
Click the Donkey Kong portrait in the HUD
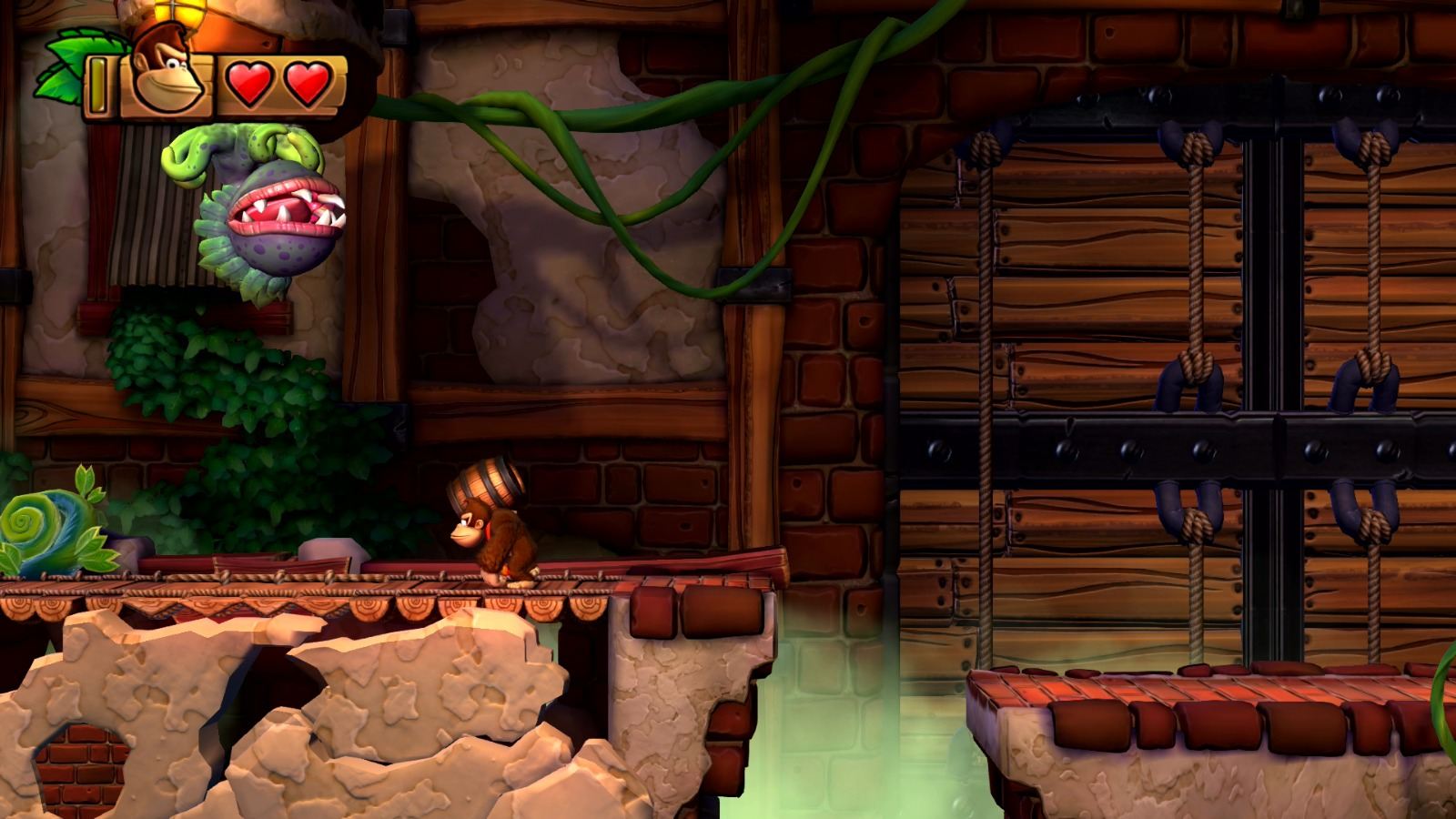(x=168, y=73)
